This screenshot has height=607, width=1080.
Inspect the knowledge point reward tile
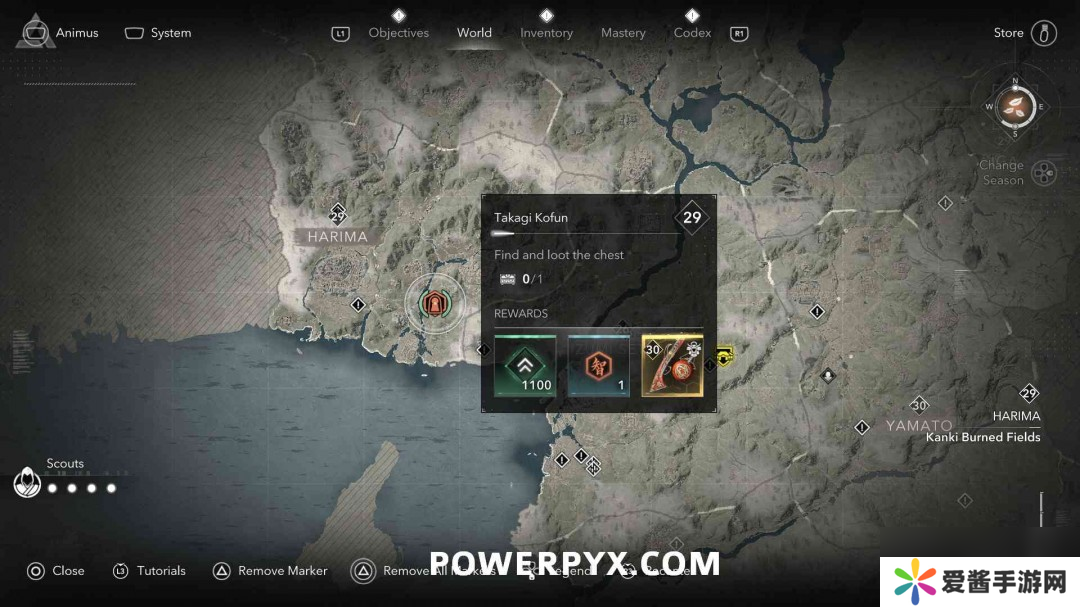pyautogui.click(x=599, y=365)
